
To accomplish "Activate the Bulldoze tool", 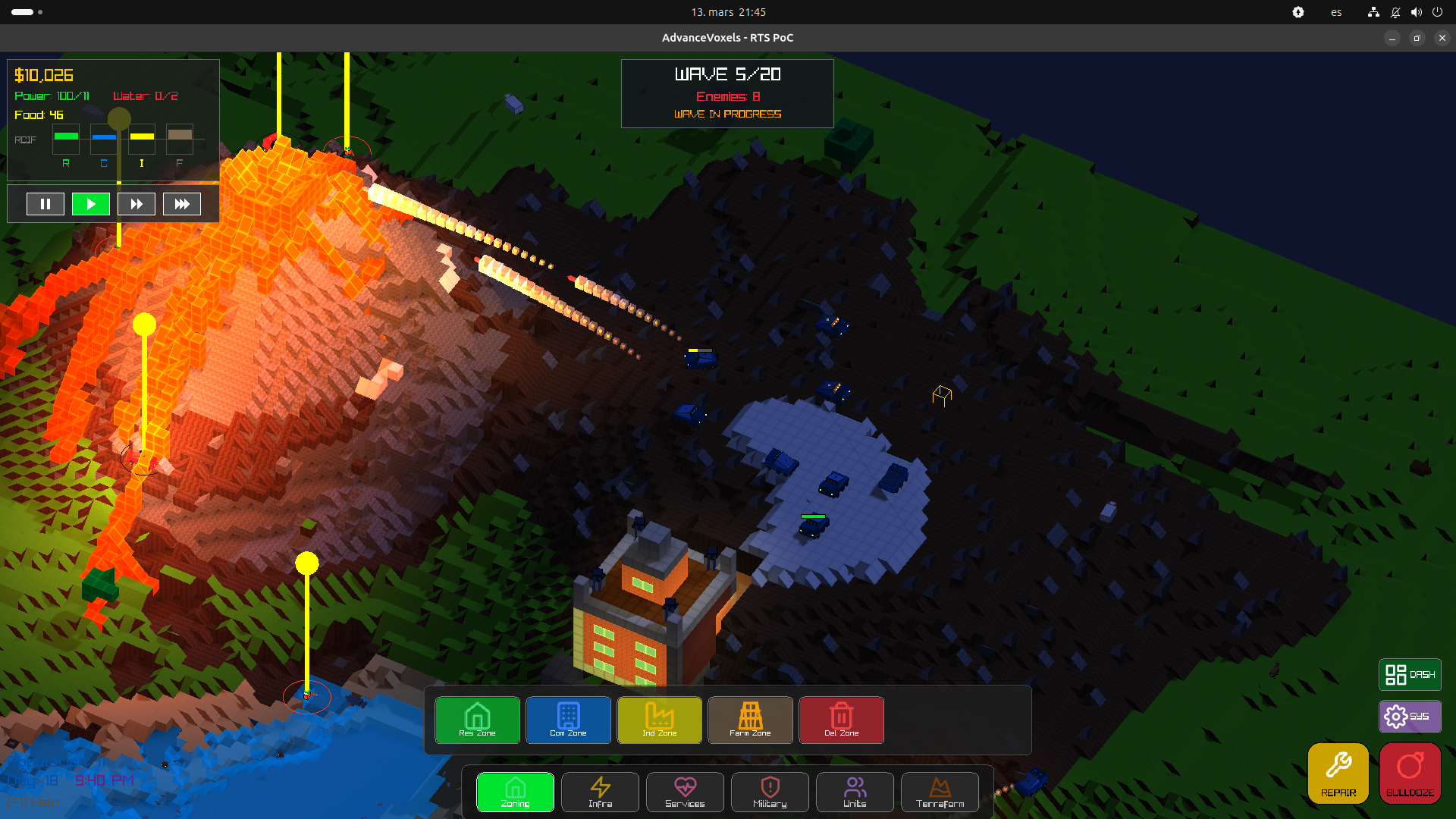I will tap(1410, 773).
